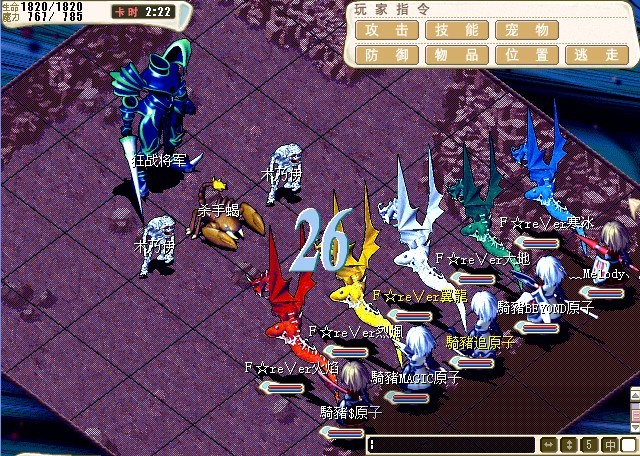Choose the 防御 (Defend) command
Image resolution: width=640 pixels, height=456 pixels.
click(x=386, y=55)
